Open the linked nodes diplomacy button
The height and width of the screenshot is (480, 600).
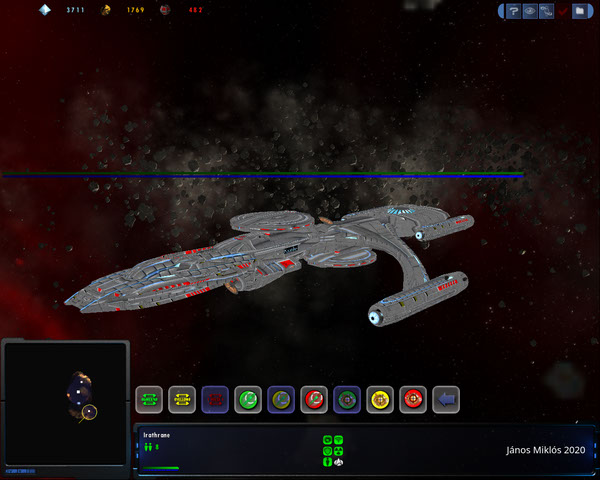click(546, 12)
